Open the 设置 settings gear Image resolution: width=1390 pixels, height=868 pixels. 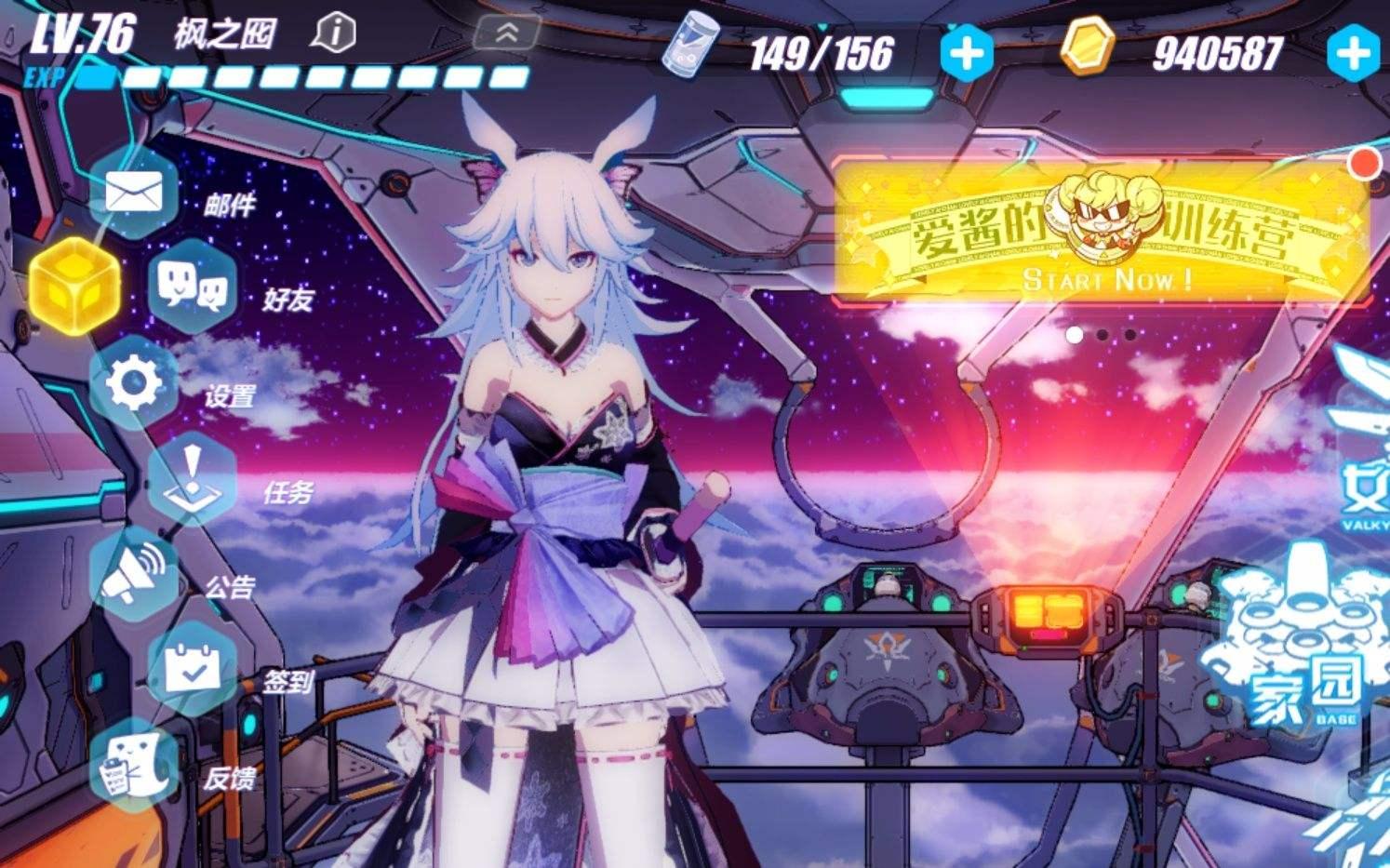coord(135,383)
